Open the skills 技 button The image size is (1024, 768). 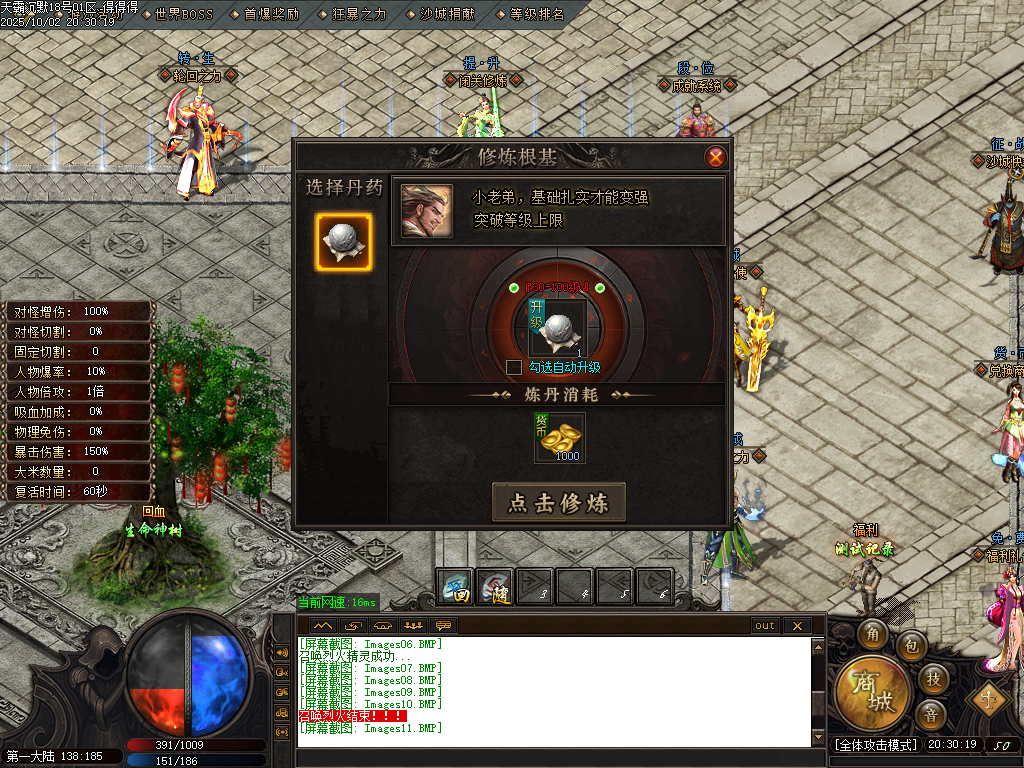click(x=933, y=679)
